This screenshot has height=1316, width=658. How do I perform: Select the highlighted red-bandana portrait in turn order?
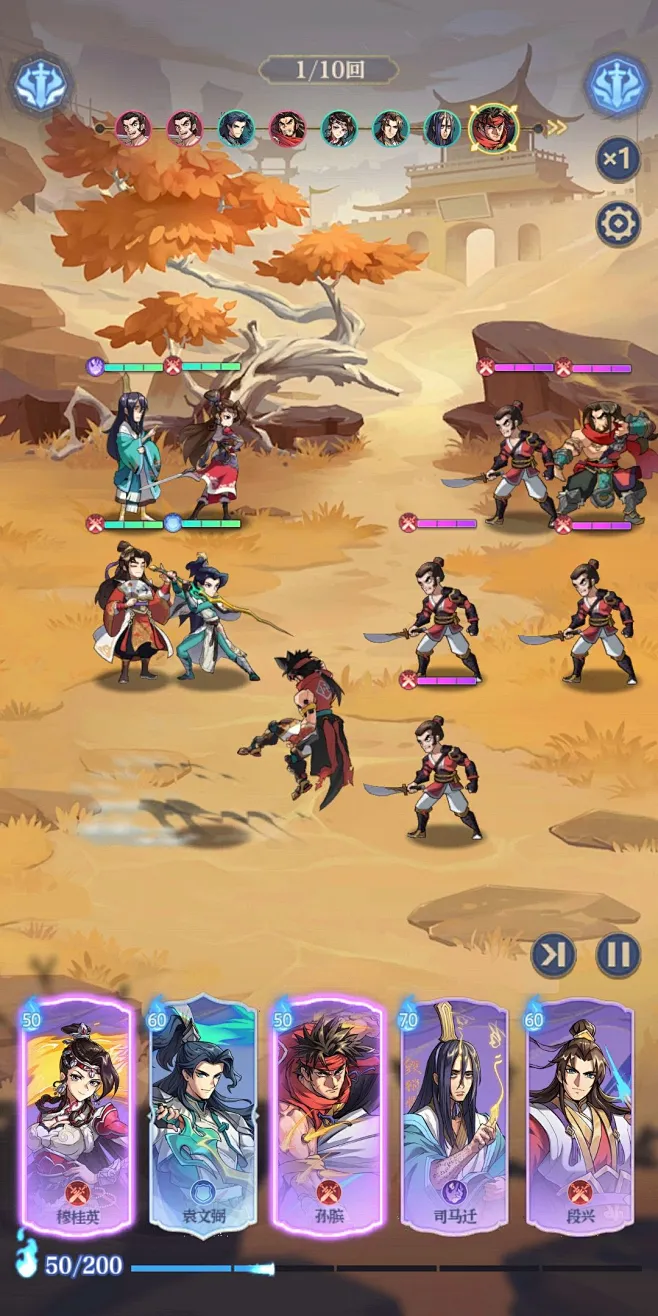[494, 127]
